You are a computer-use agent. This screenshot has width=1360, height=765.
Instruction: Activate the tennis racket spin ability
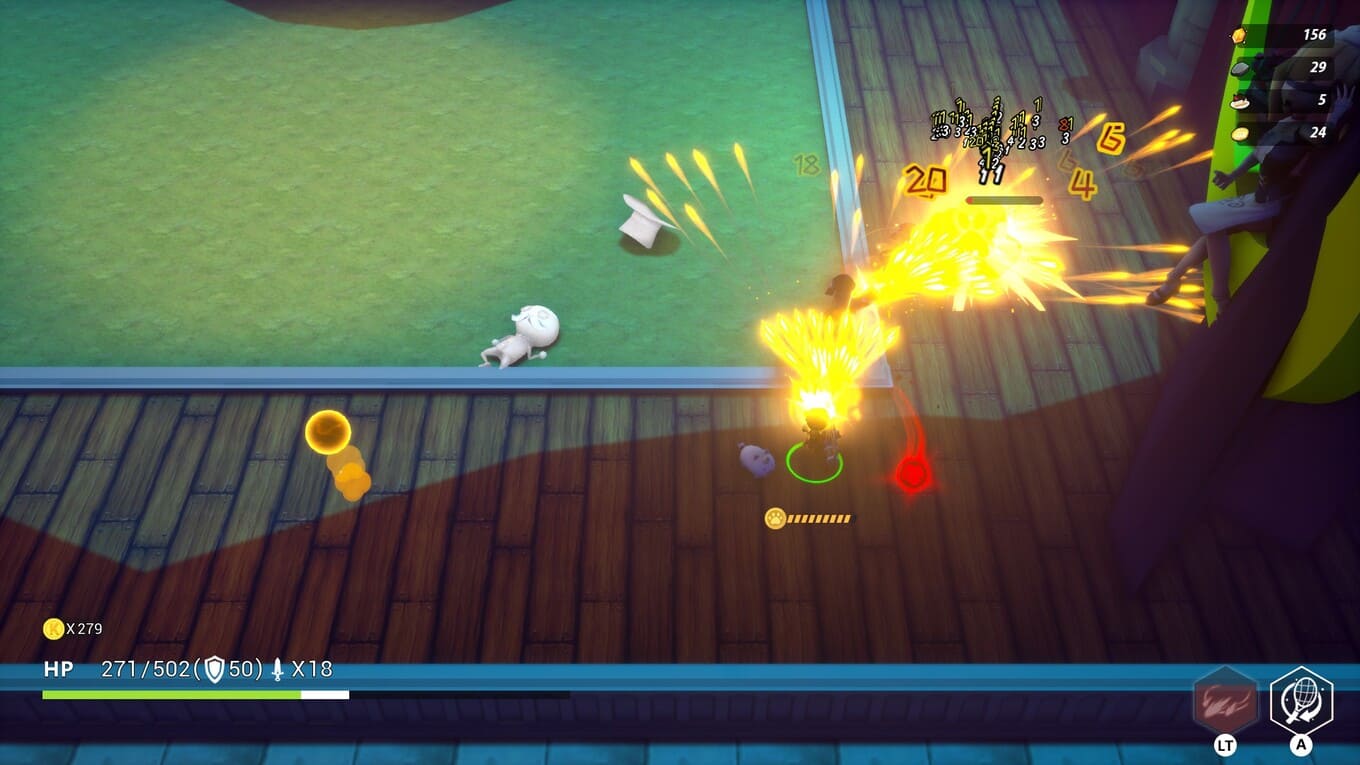pyautogui.click(x=1301, y=701)
